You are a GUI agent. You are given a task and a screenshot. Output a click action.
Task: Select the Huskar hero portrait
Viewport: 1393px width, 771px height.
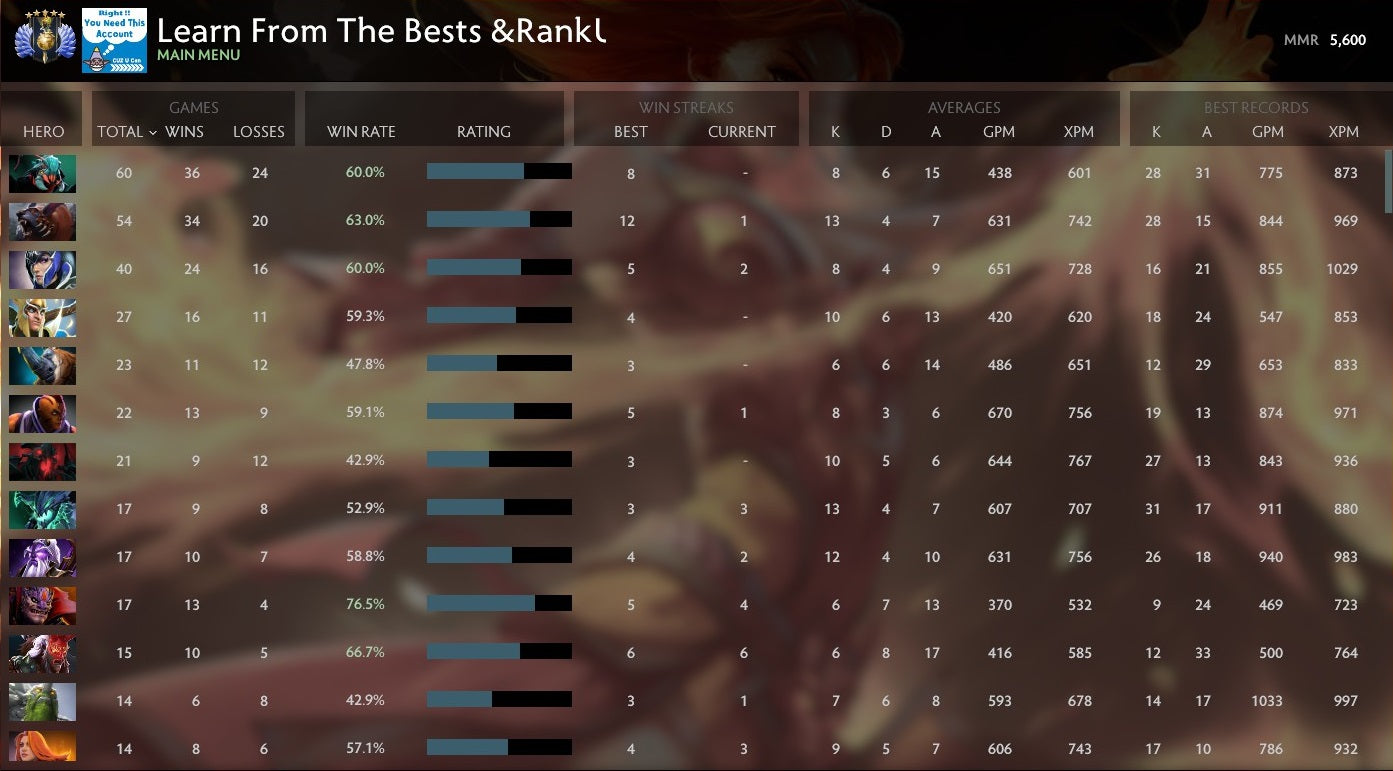point(42,653)
